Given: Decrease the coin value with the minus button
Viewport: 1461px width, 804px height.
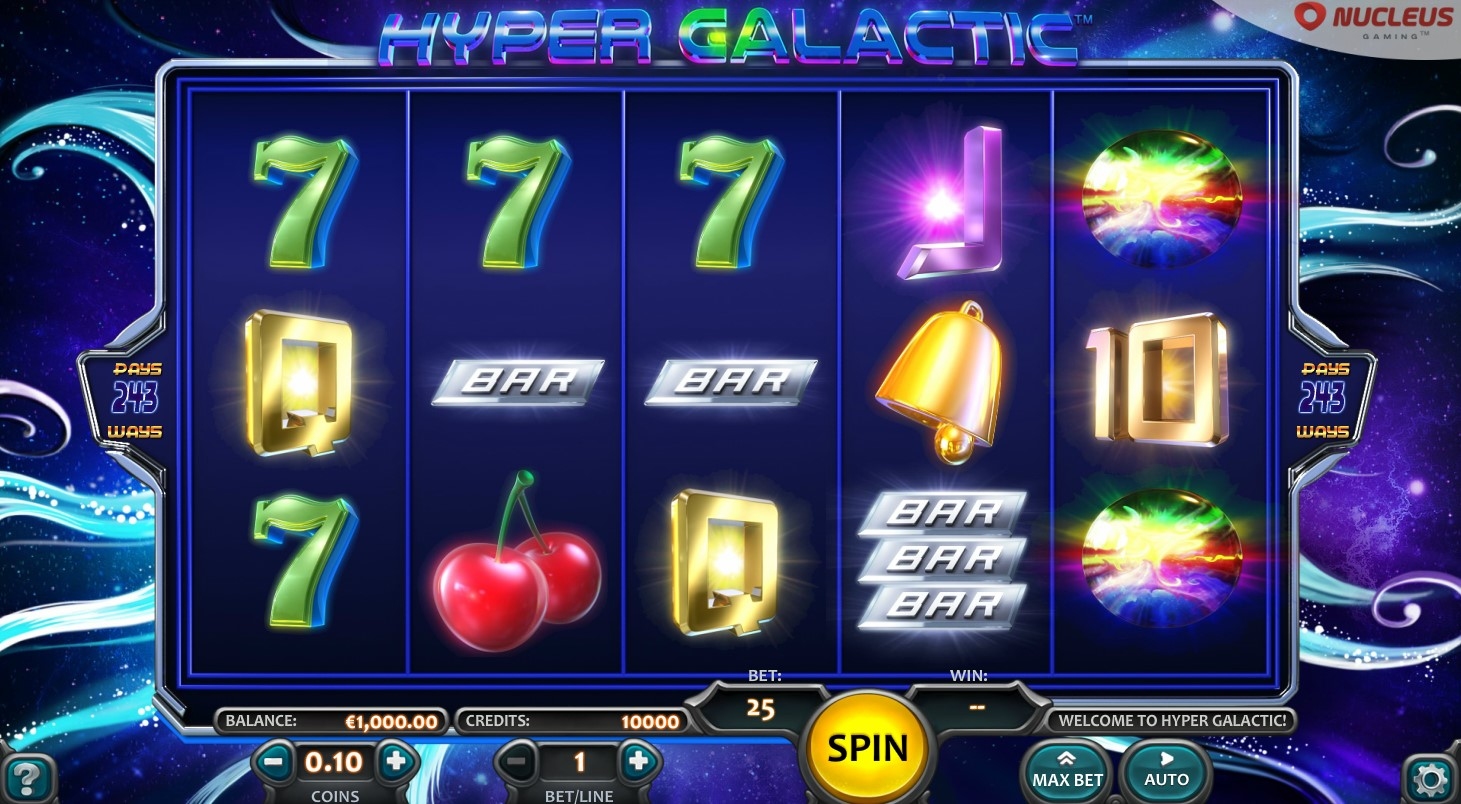Looking at the screenshot, I should click(272, 763).
